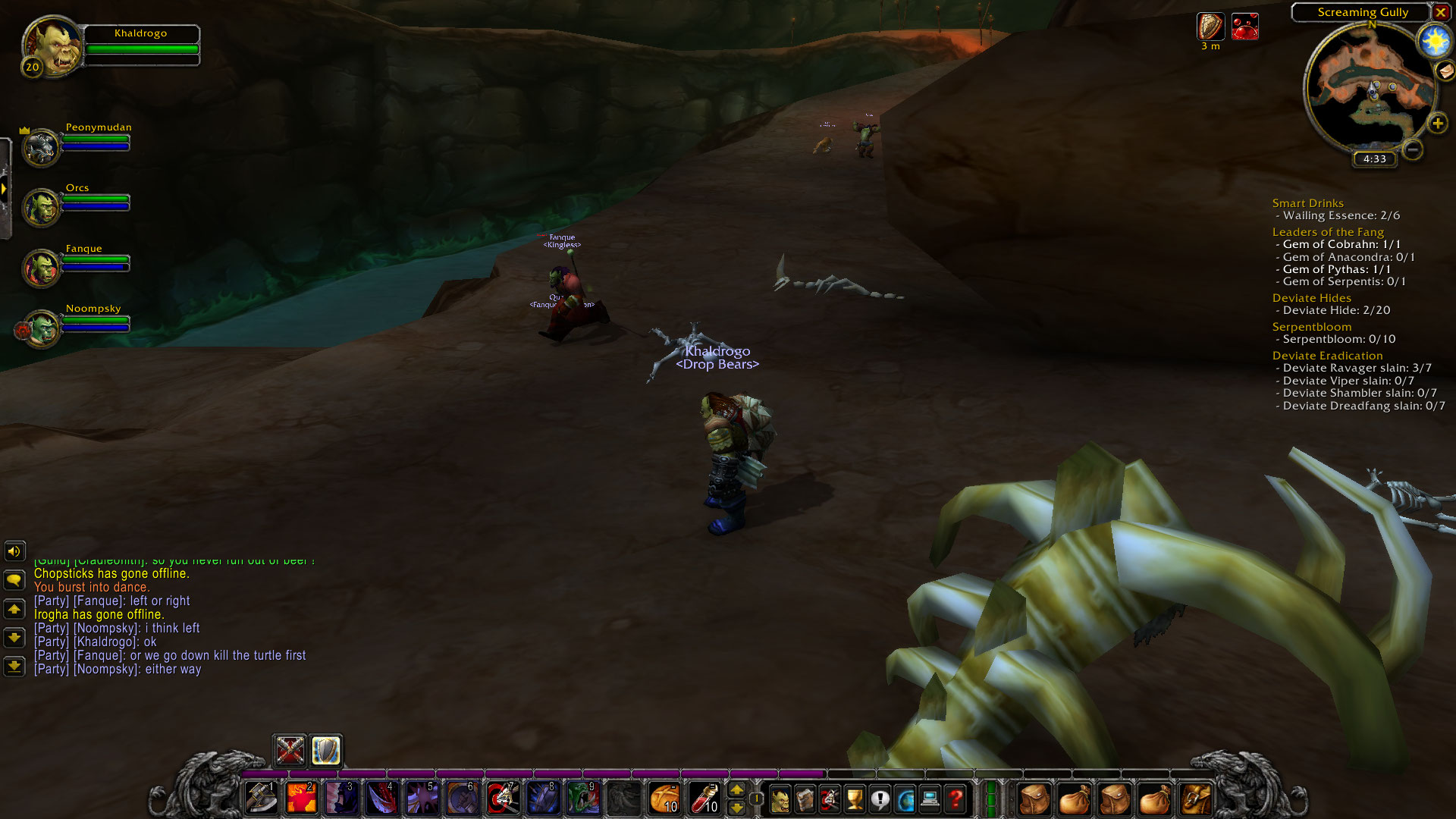Use the axe ability in slot 1

[x=262, y=799]
